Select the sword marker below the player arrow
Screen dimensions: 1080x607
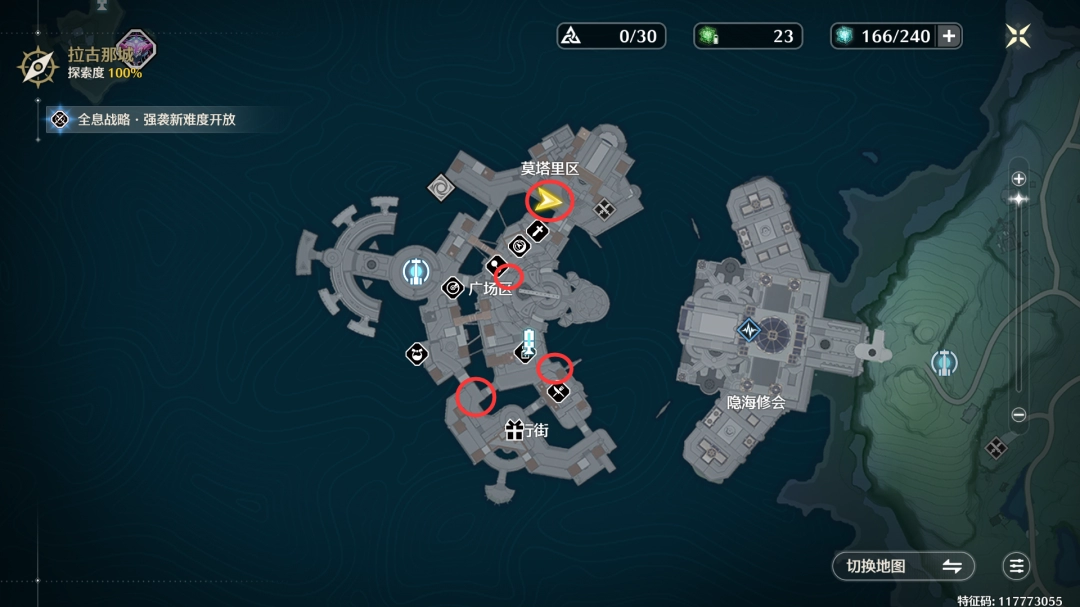(538, 232)
